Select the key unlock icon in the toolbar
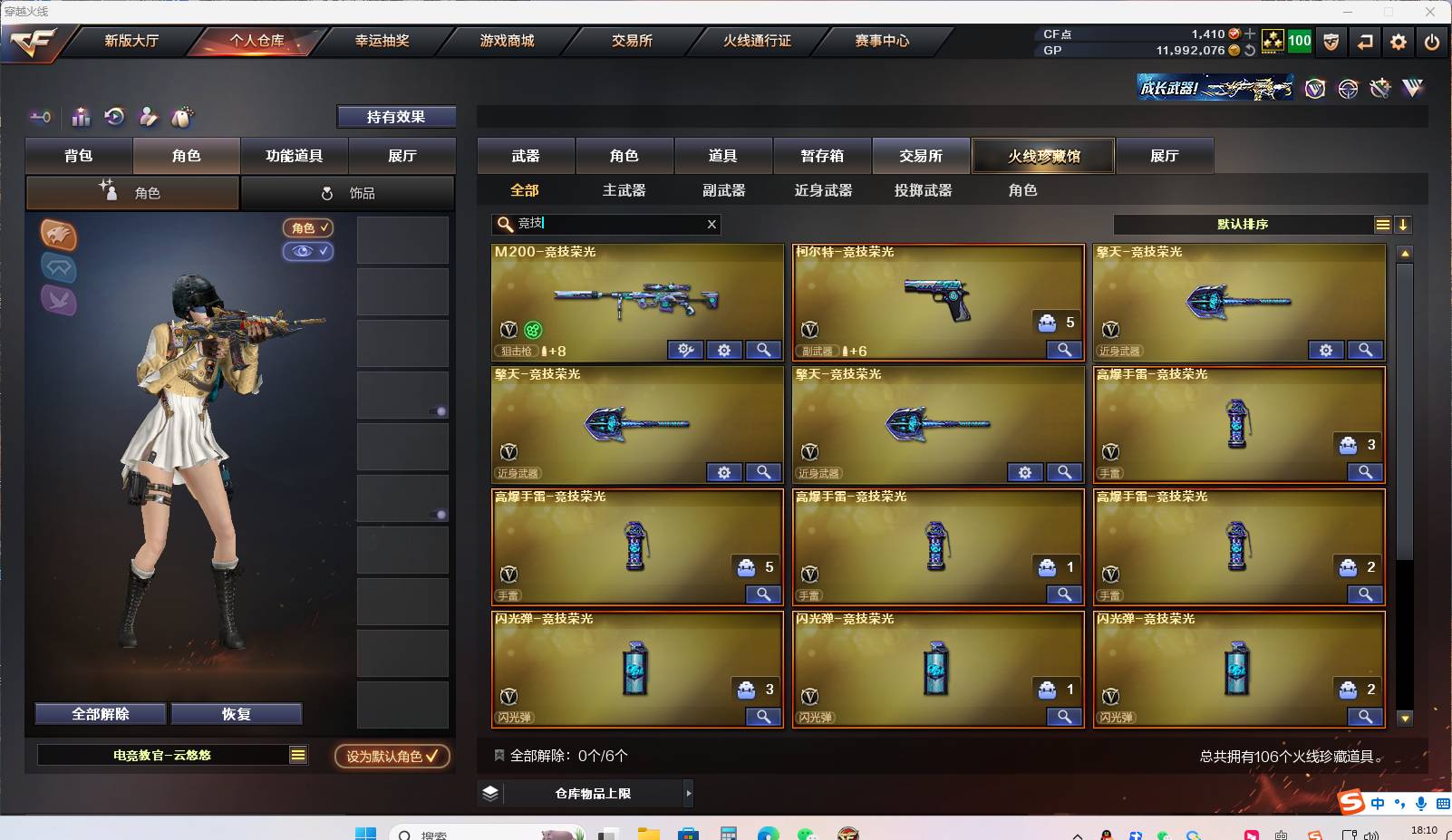1452x840 pixels. click(38, 116)
